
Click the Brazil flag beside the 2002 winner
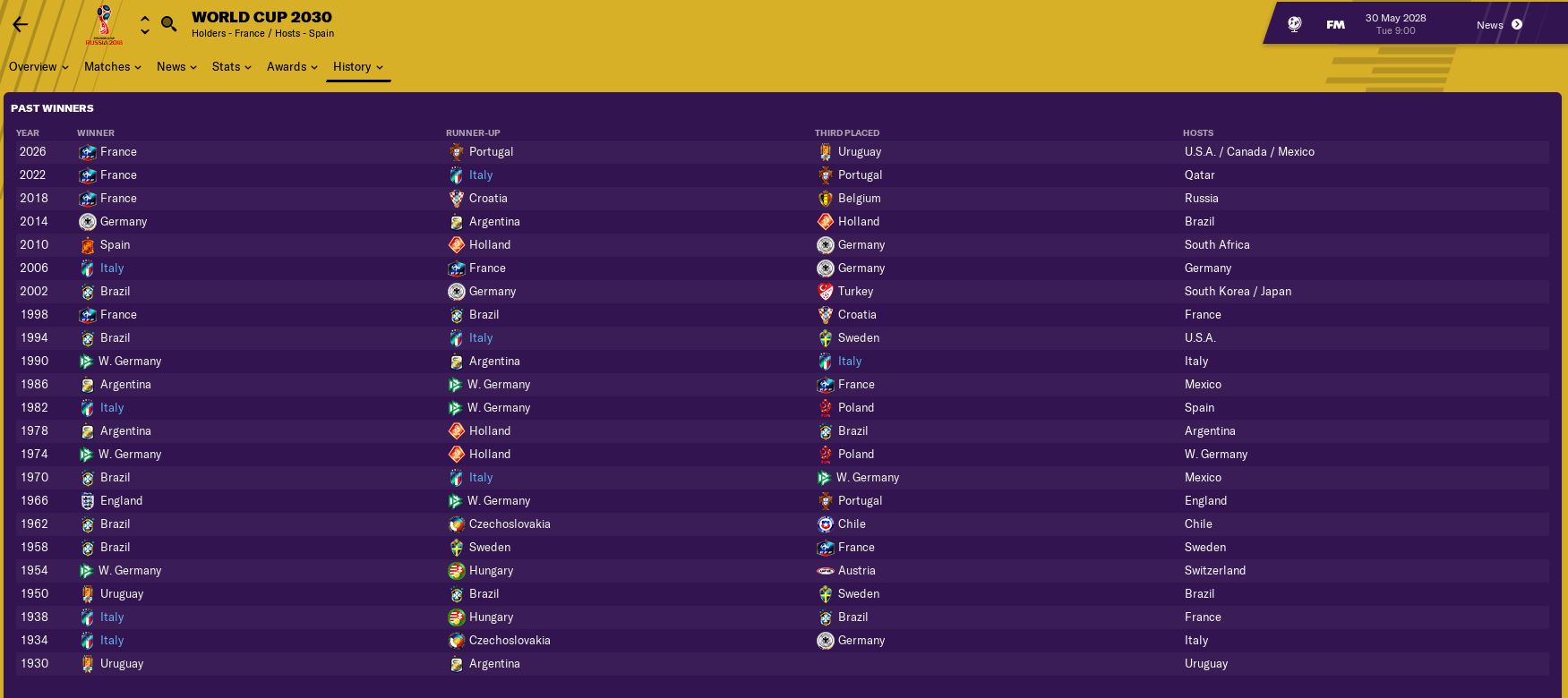(88, 291)
